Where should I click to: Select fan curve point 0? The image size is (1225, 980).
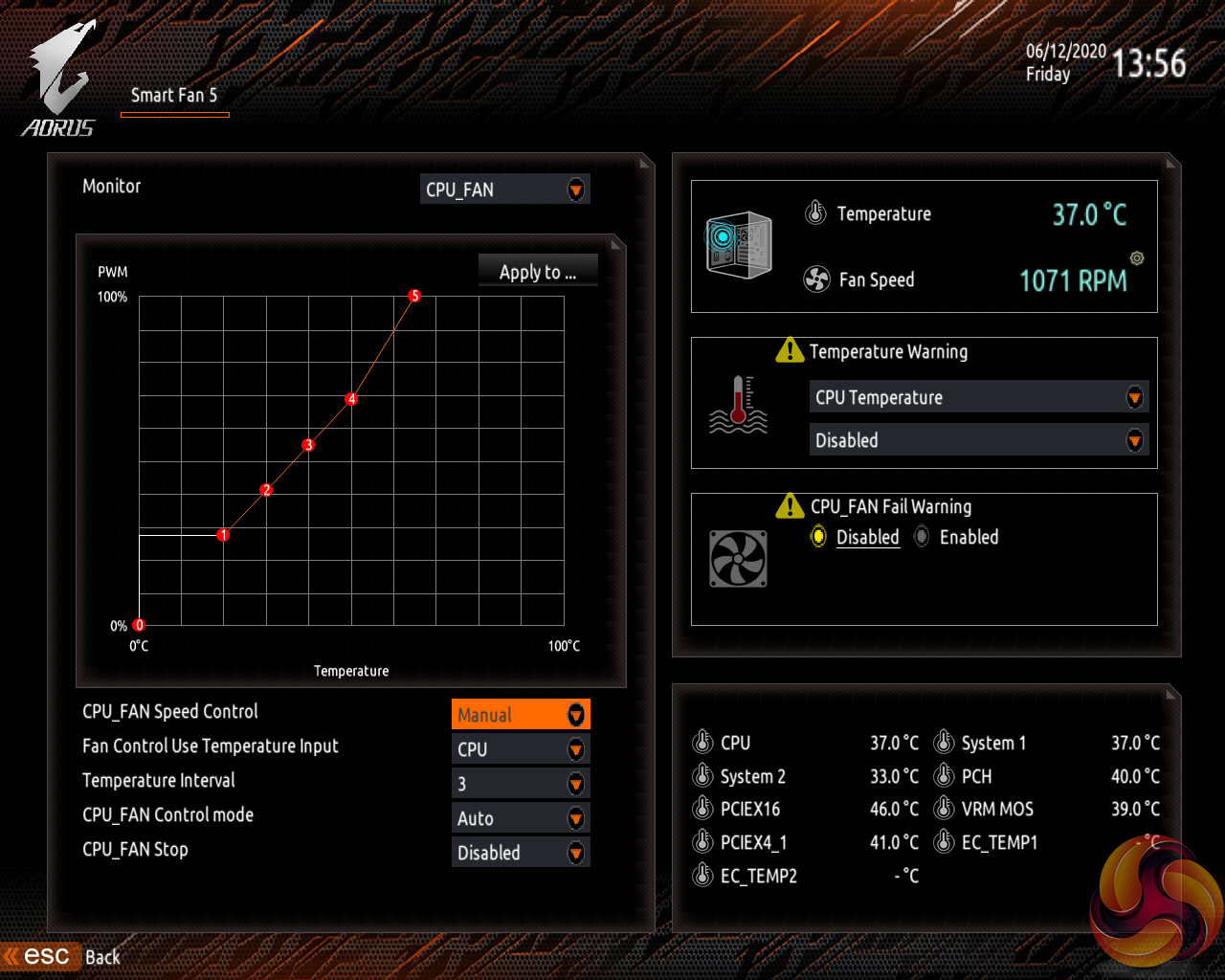[139, 625]
